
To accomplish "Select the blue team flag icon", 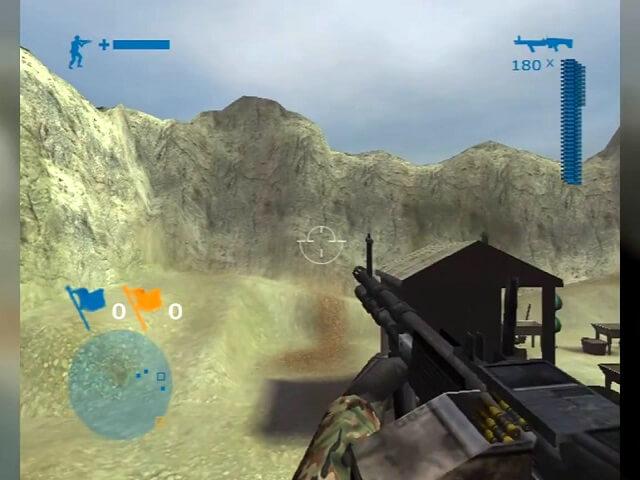I will [x=84, y=303].
